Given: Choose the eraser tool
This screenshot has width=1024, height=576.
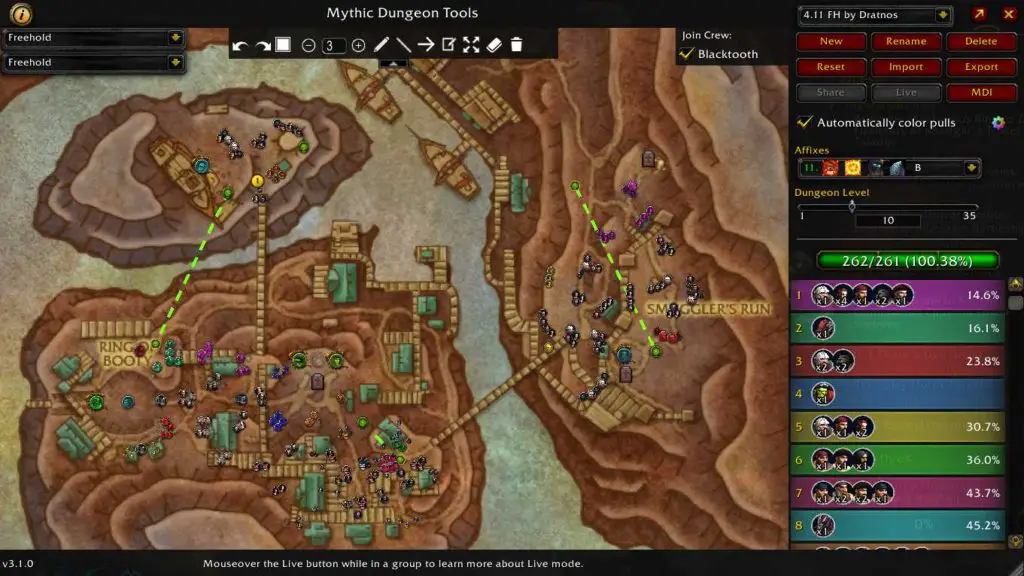Looking at the screenshot, I should coord(494,45).
